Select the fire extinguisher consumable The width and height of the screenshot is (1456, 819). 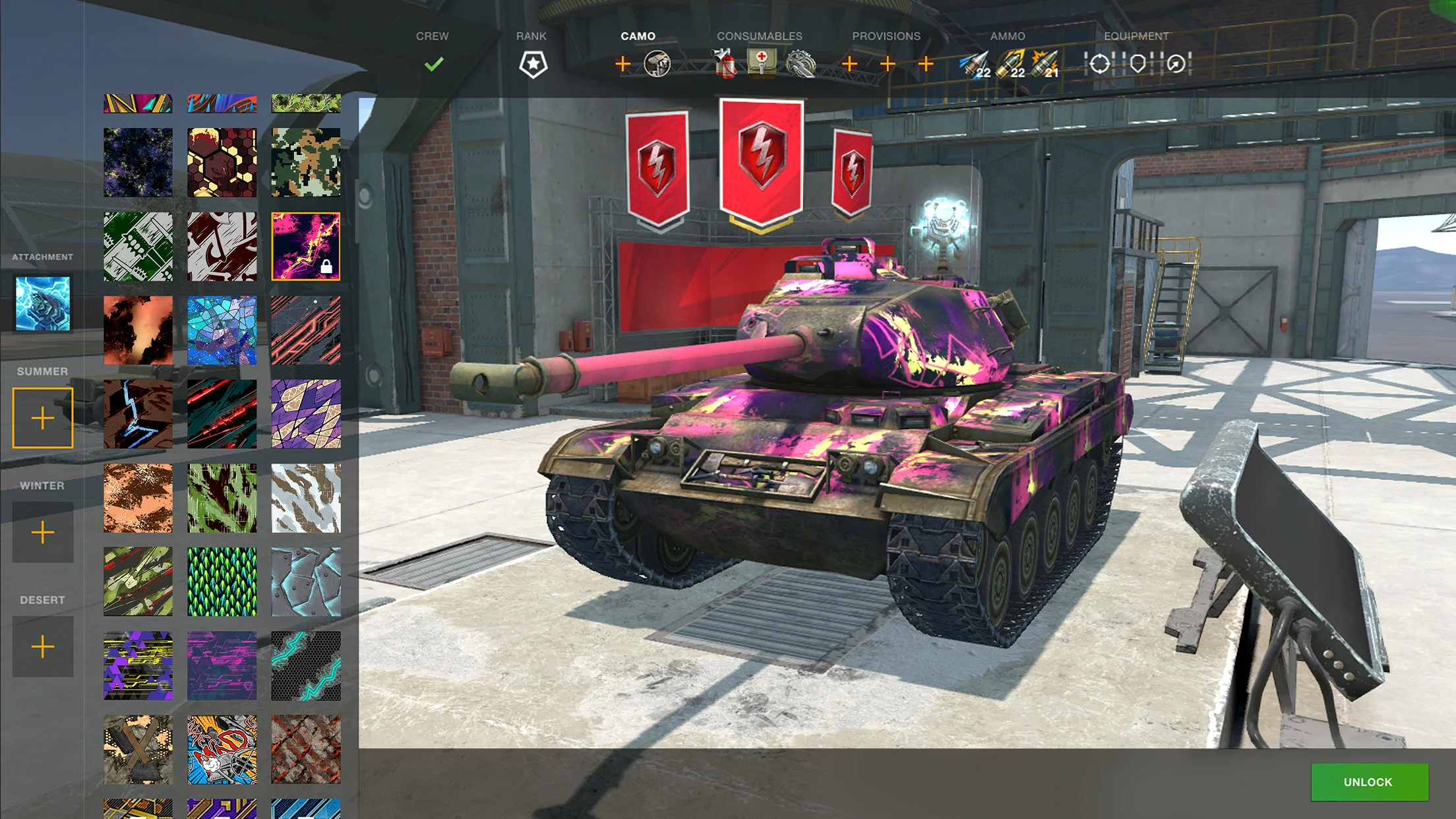tap(725, 64)
